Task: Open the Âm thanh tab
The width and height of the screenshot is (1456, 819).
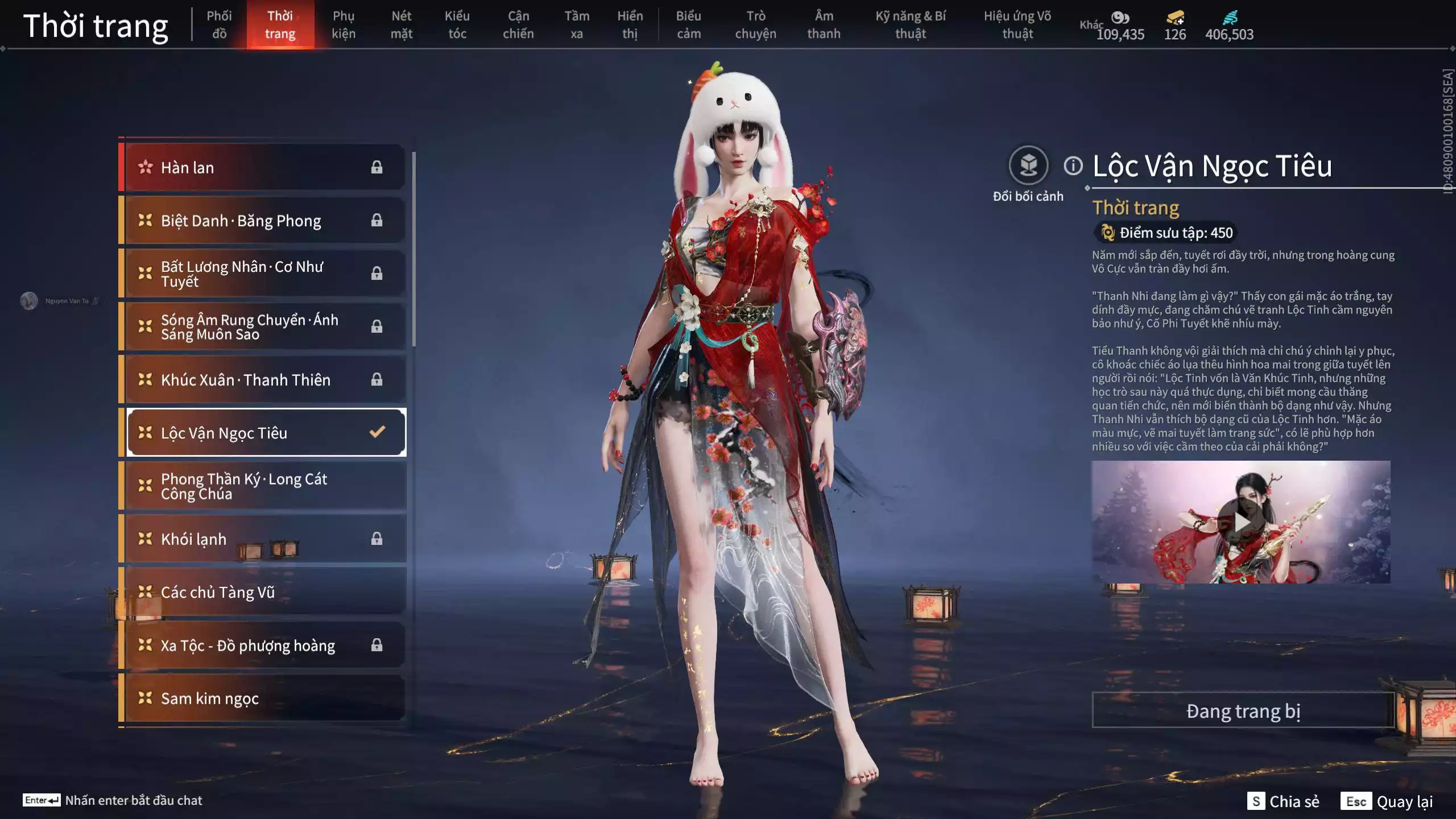Action: pyautogui.click(x=824, y=25)
